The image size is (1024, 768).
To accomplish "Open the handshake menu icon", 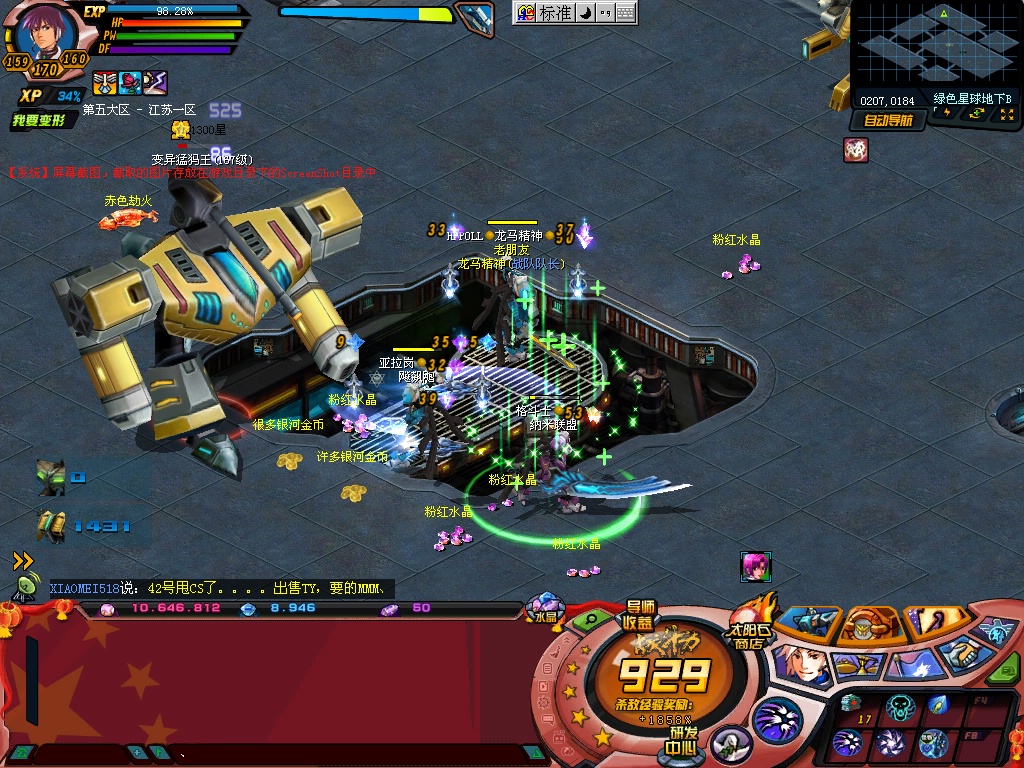I will coord(963,654).
